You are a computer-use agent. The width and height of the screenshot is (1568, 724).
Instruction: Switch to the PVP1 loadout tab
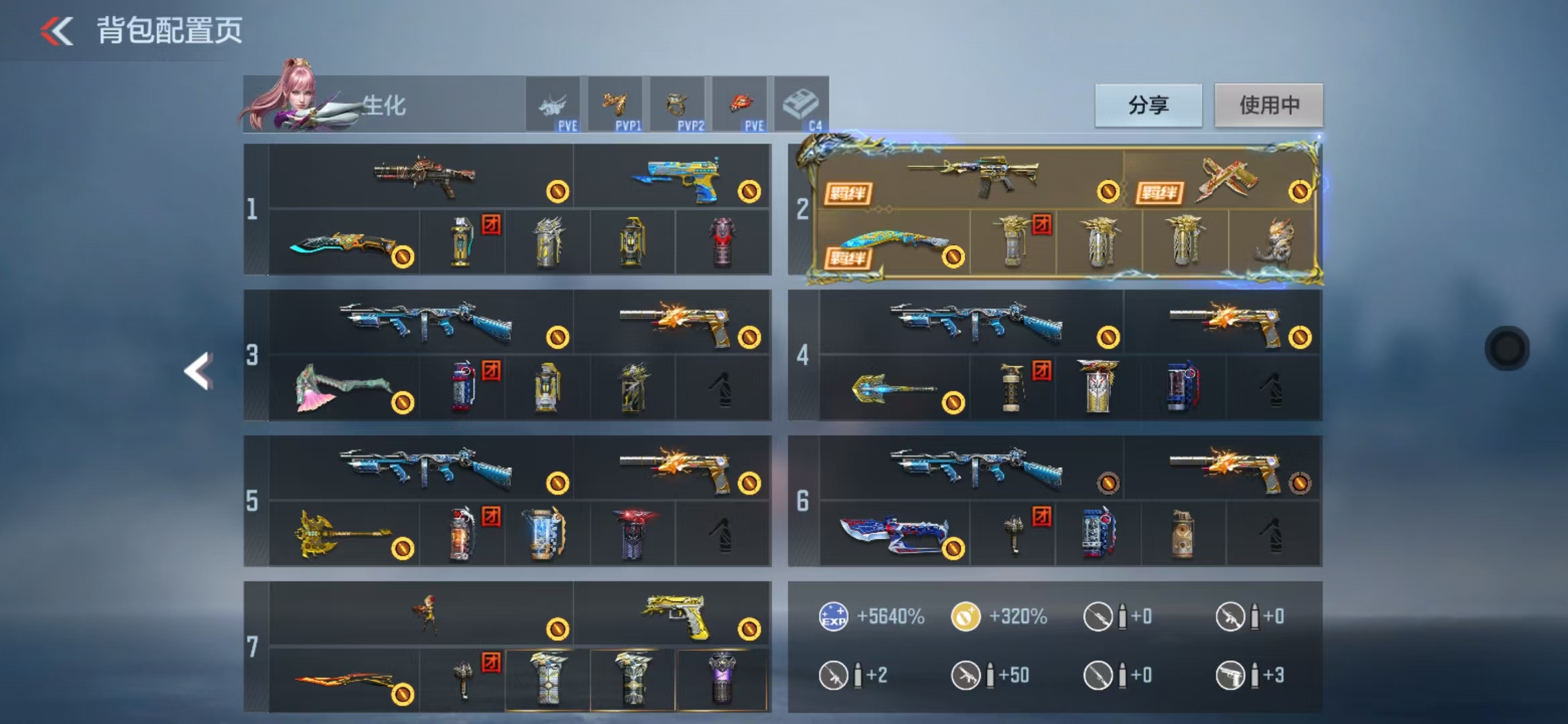[x=615, y=105]
